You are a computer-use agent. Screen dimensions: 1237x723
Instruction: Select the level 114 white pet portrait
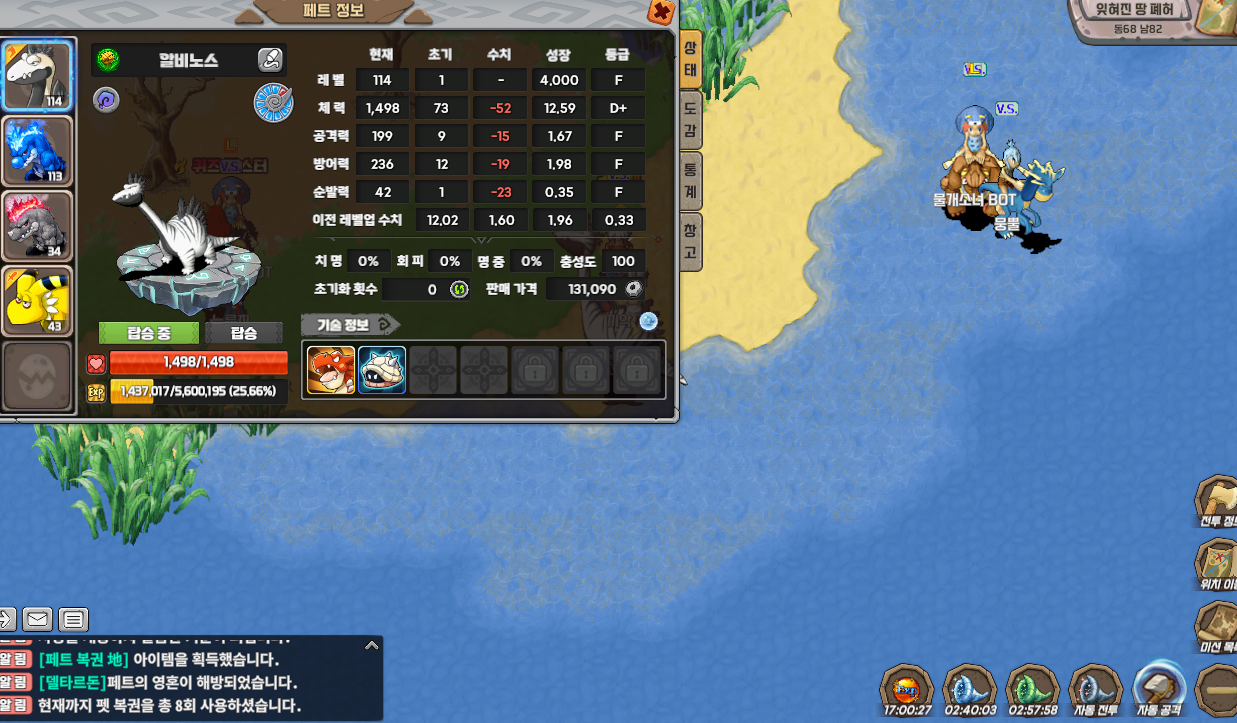click(x=37, y=76)
